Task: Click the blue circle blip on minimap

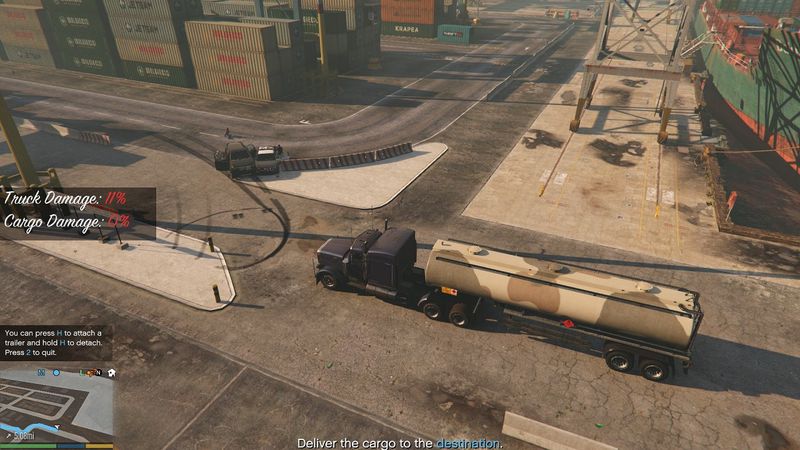Action: pyautogui.click(x=56, y=373)
